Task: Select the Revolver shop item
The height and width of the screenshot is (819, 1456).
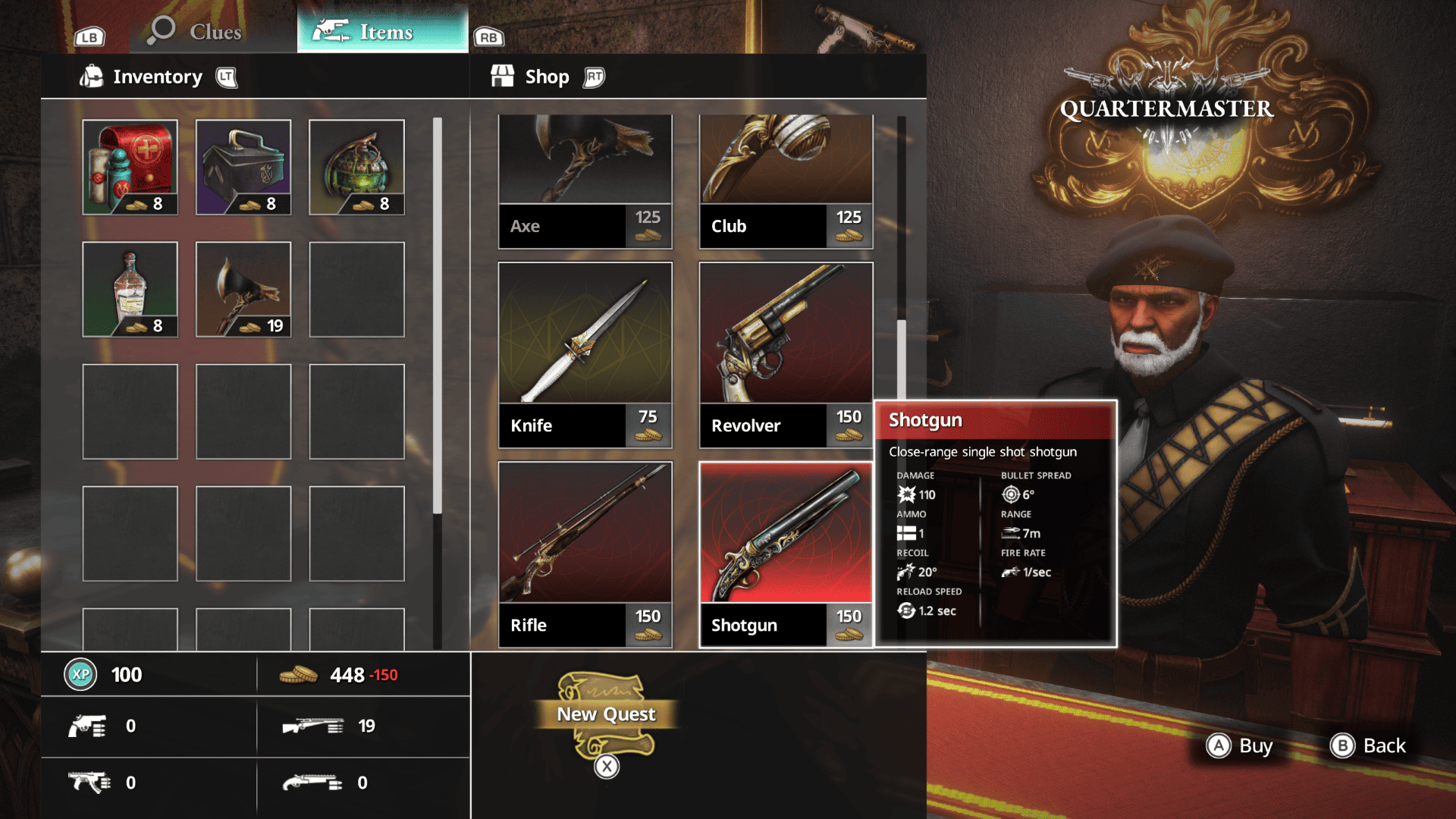Action: (x=786, y=355)
